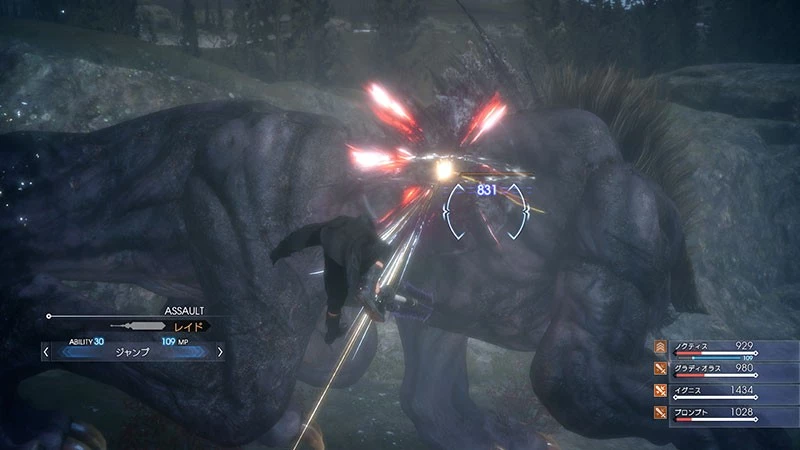Select the ジャンプ (Jump) ability
This screenshot has width=800, height=450.
point(132,352)
